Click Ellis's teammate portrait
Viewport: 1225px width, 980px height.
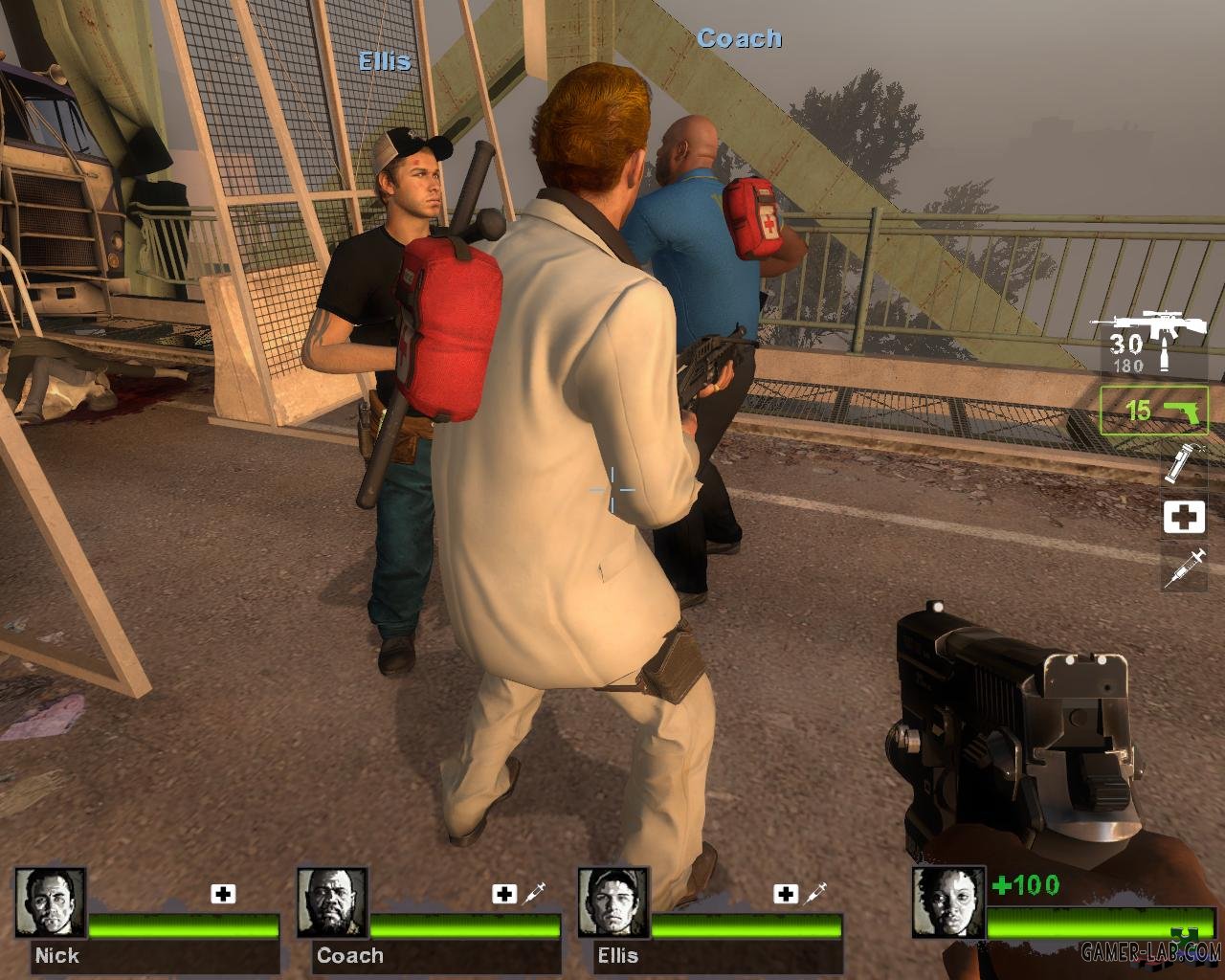click(x=613, y=902)
